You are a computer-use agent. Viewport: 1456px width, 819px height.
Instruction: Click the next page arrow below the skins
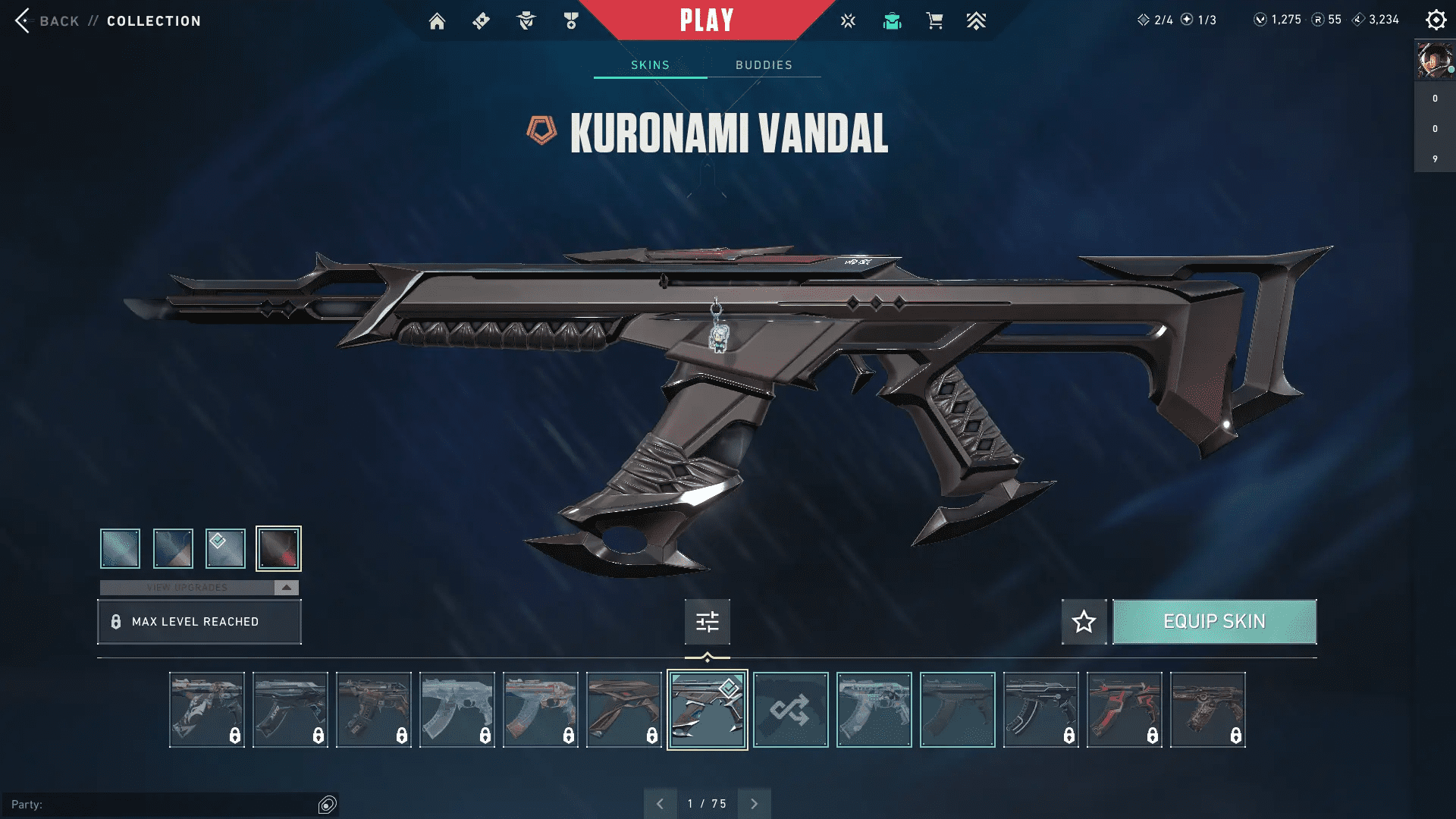754,802
